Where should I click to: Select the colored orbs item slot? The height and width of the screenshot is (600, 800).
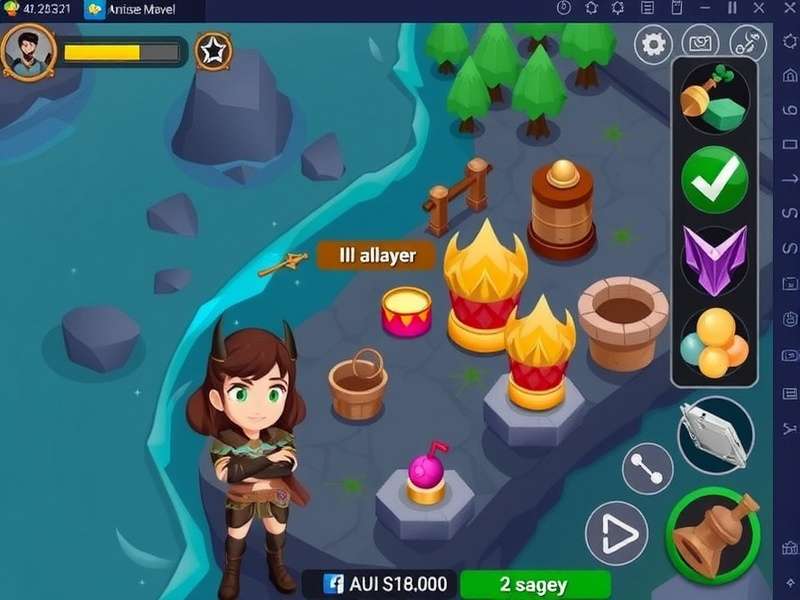pyautogui.click(x=714, y=342)
